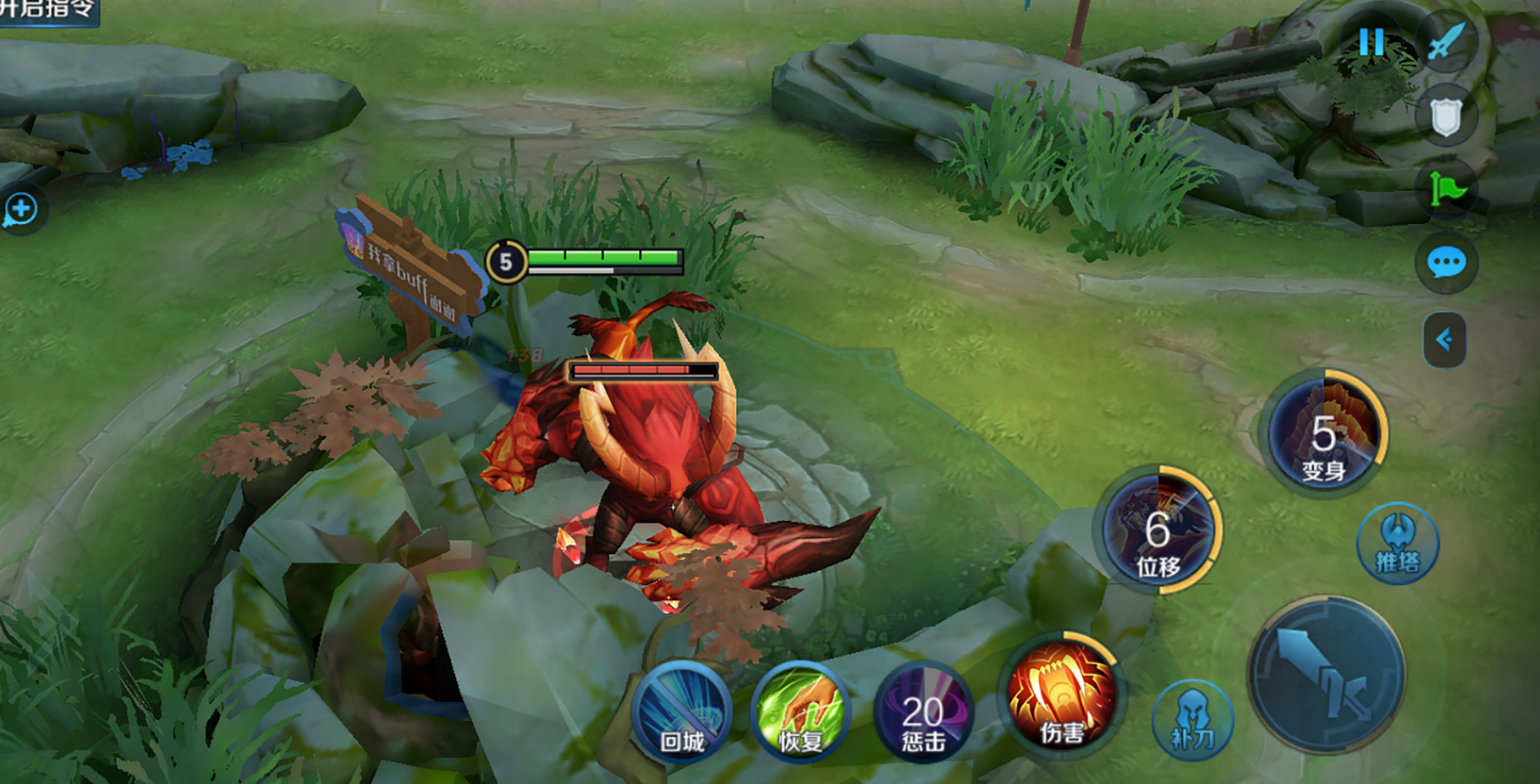Open the chat bubble quick messages
This screenshot has width=1540, height=784.
point(1446,262)
